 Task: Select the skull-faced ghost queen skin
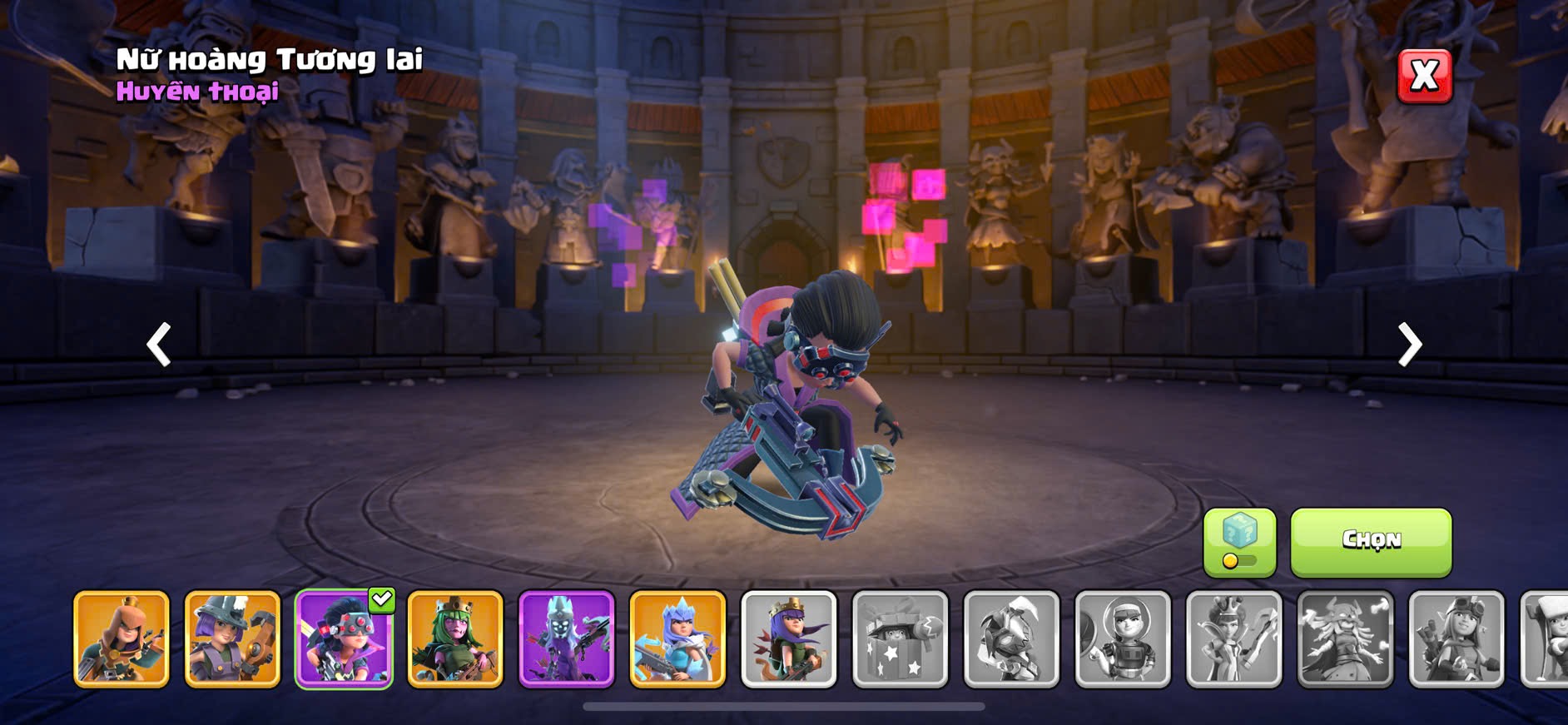(x=567, y=639)
